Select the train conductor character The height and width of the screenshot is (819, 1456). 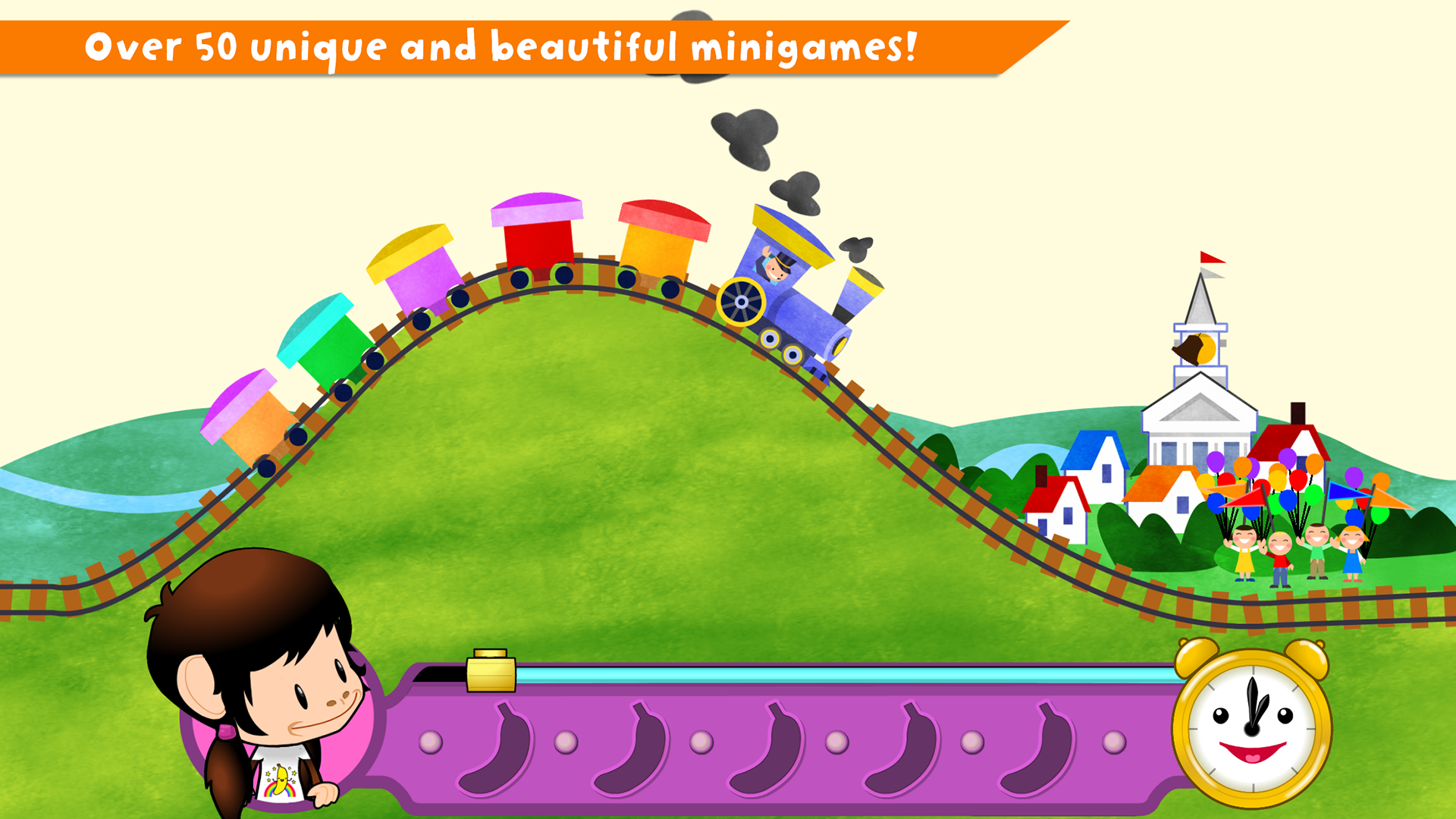tap(773, 269)
